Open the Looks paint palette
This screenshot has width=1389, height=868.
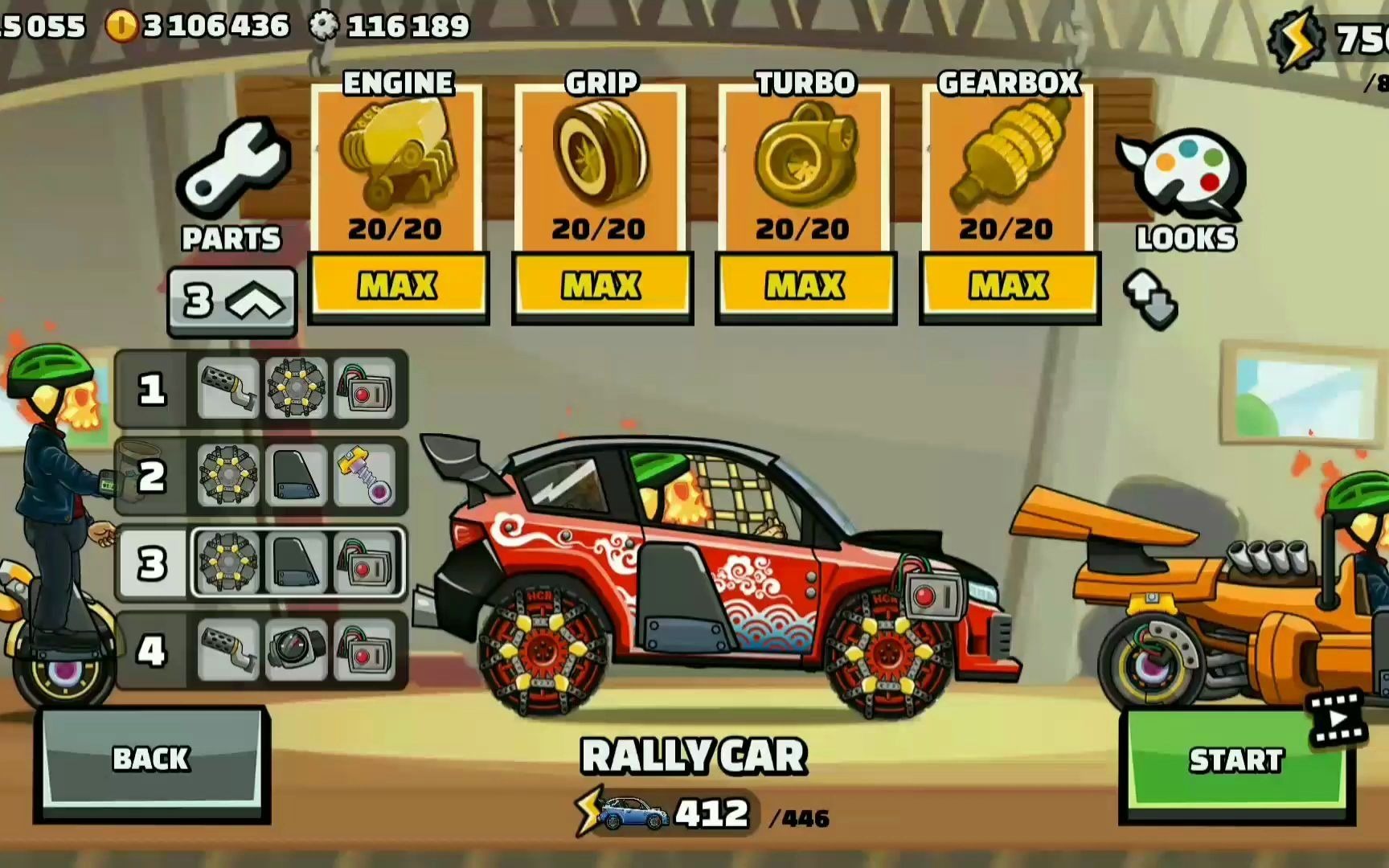(1186, 190)
